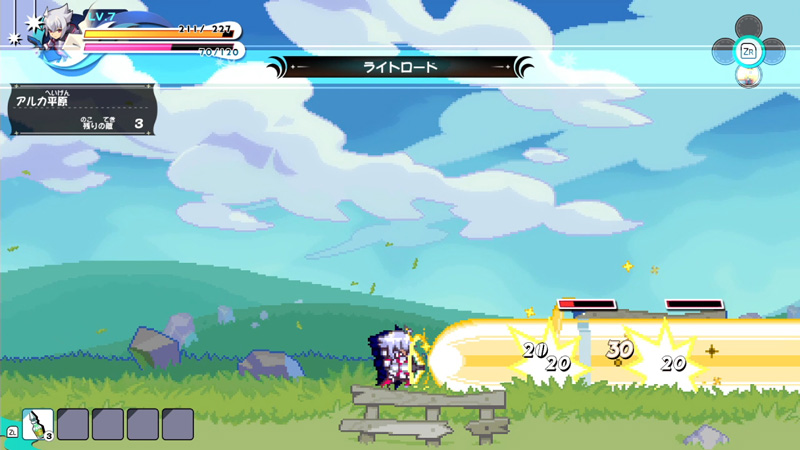Viewport: 800px width, 450px height.
Task: Select the empty top skill wheel slot
Action: tap(747, 26)
